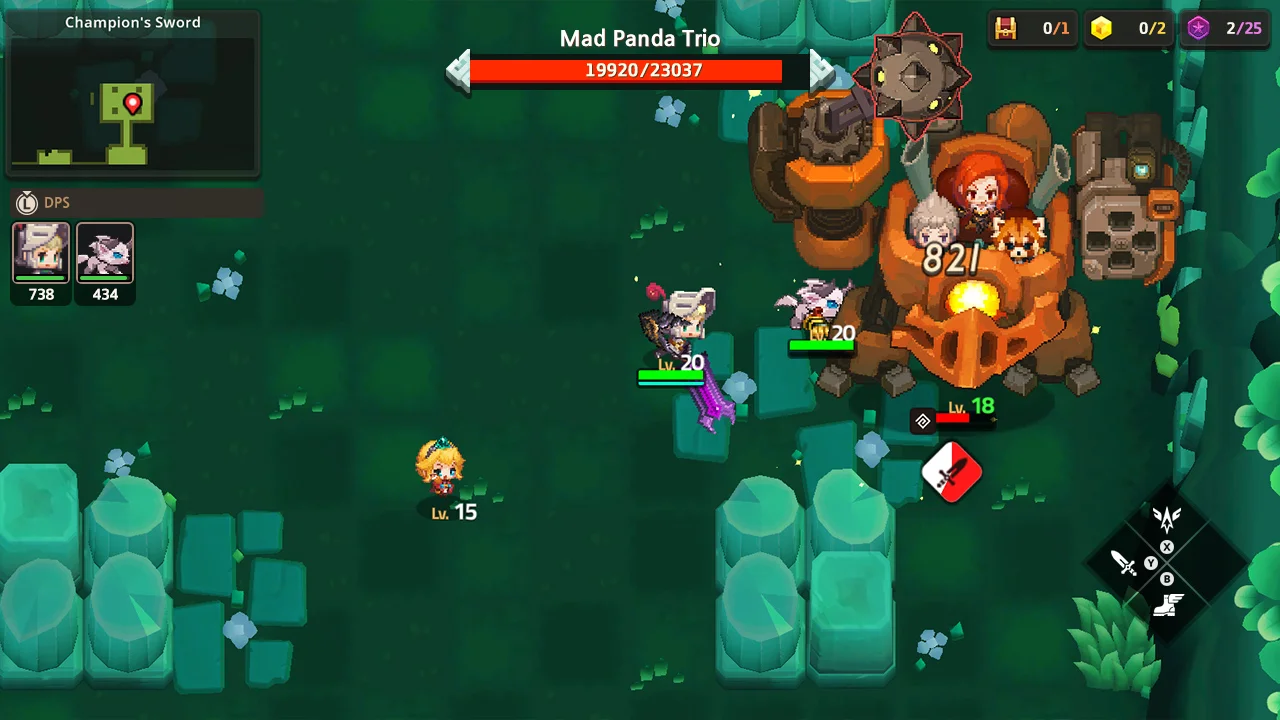This screenshot has width=1280, height=720.
Task: Tap the purple star coin counter
Action: pos(1197,29)
